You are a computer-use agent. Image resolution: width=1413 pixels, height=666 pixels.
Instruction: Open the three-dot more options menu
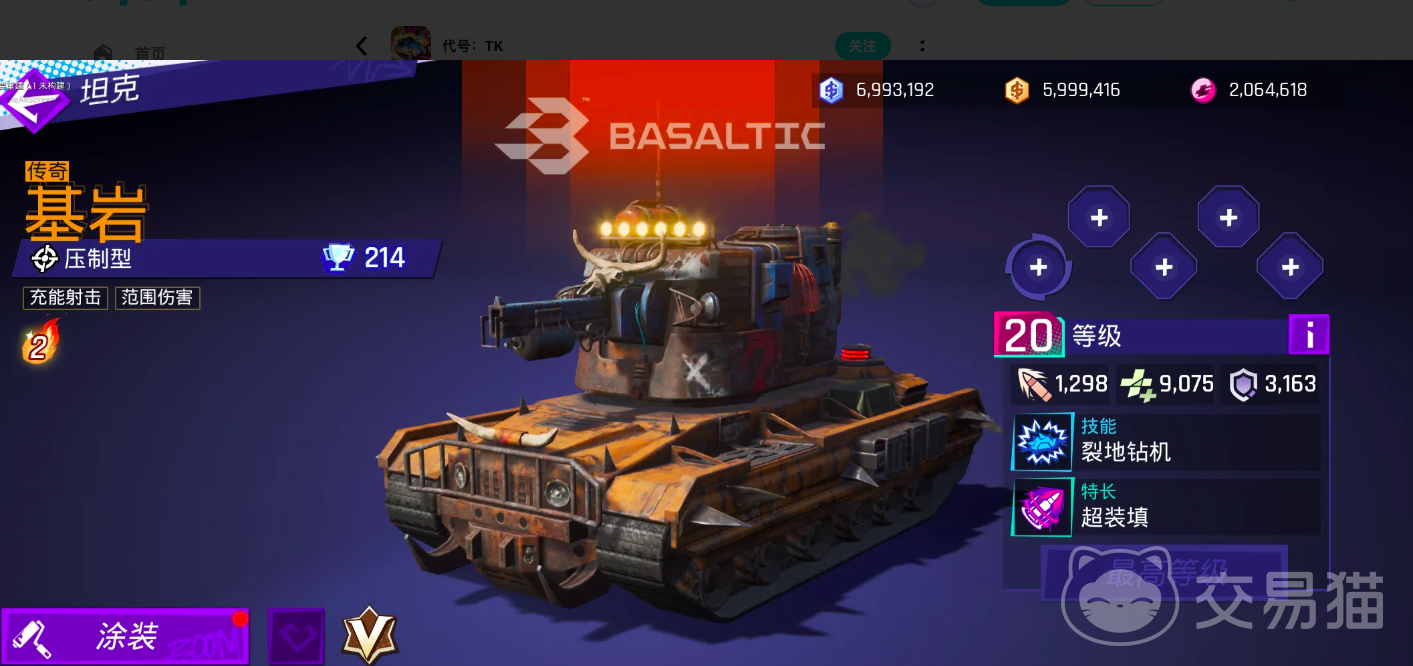tap(922, 46)
